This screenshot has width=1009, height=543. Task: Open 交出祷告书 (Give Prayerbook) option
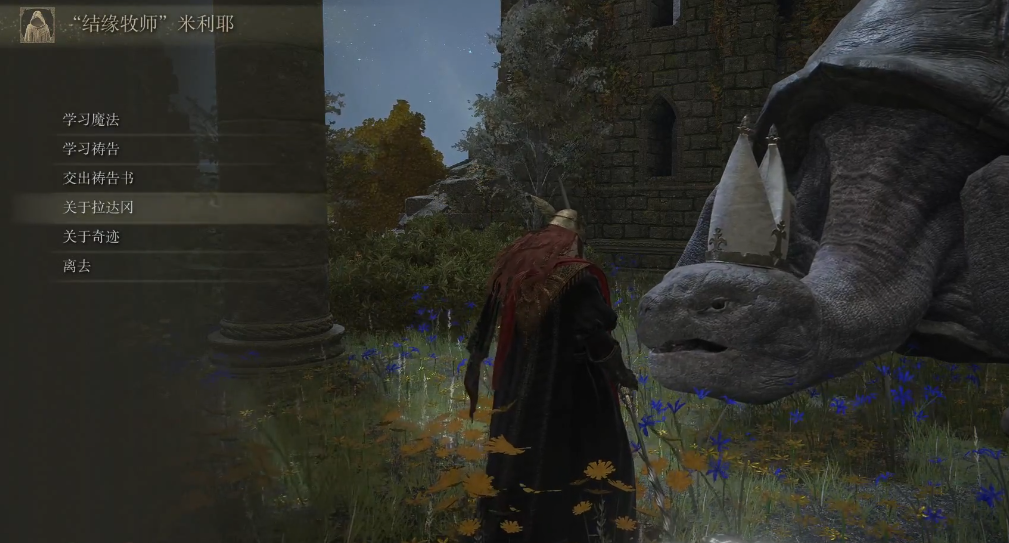(x=98, y=178)
